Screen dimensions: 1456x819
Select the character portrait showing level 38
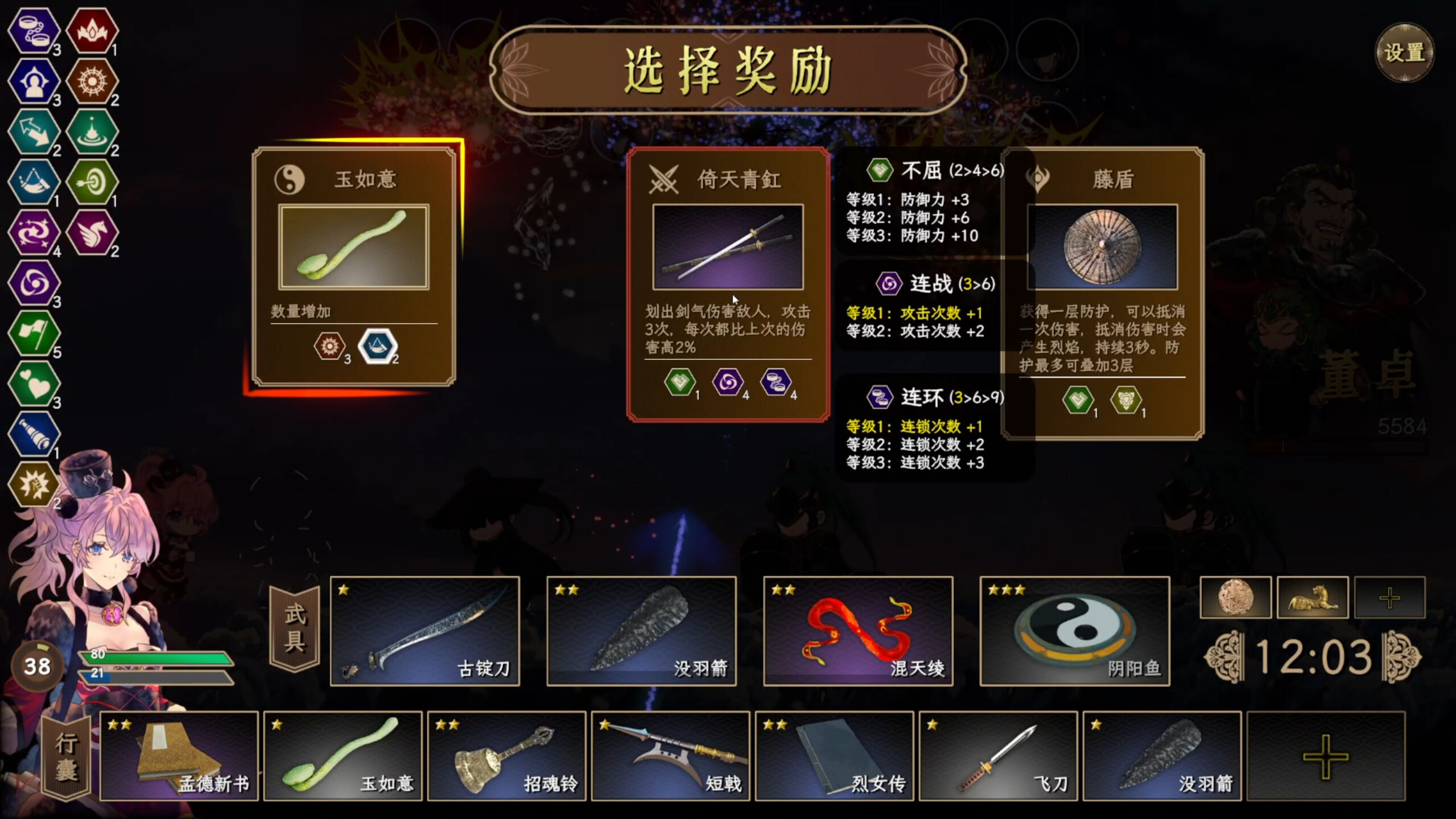pos(39,666)
